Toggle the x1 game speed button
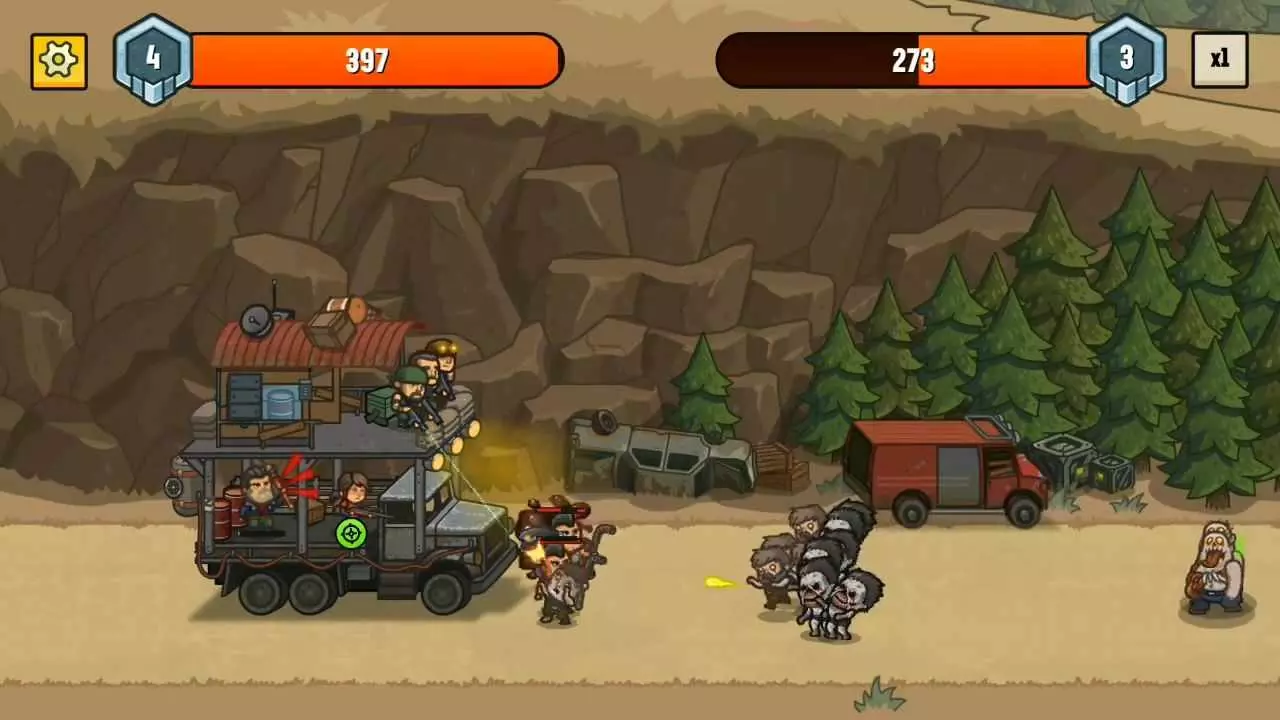The width and height of the screenshot is (1280, 720). click(x=1219, y=59)
